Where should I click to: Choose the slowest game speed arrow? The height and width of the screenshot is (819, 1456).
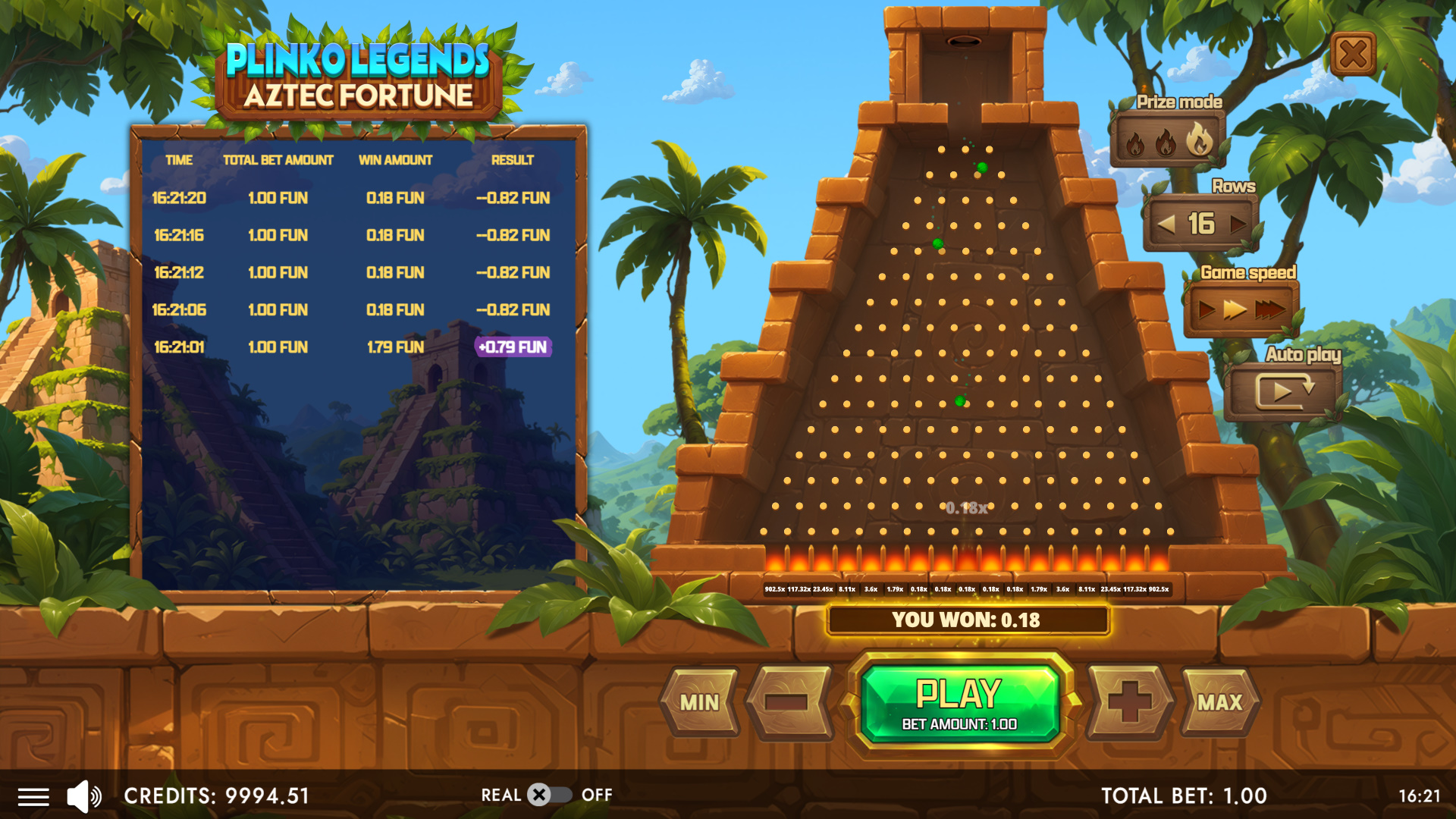[x=1206, y=309]
